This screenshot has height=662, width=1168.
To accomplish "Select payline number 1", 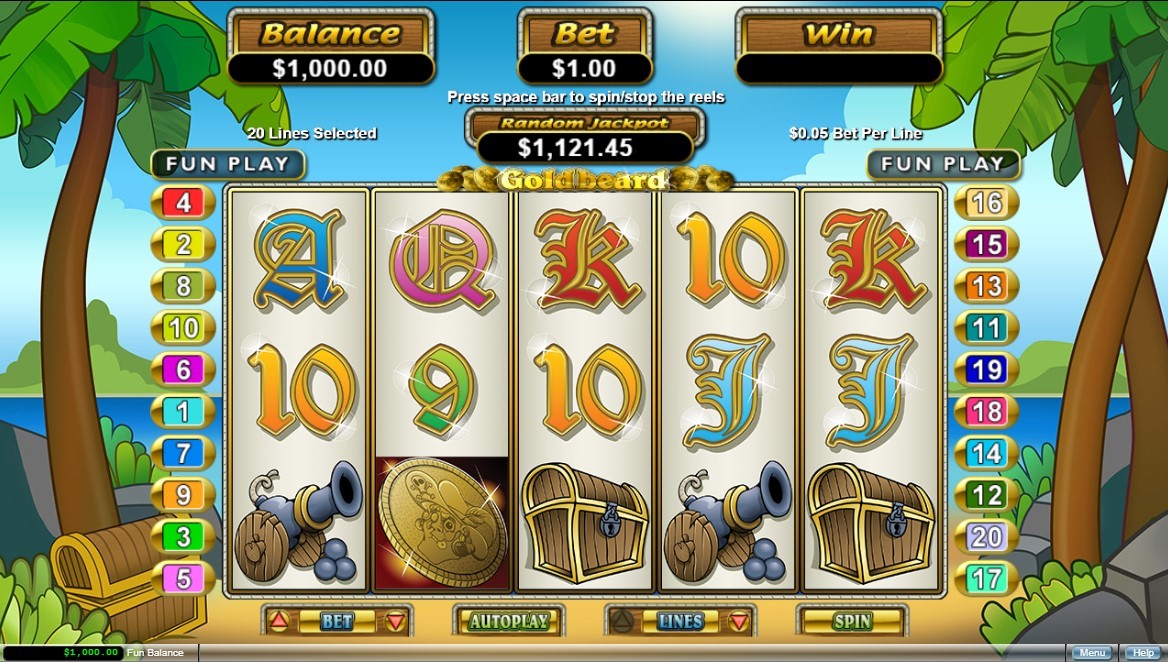I will [183, 411].
